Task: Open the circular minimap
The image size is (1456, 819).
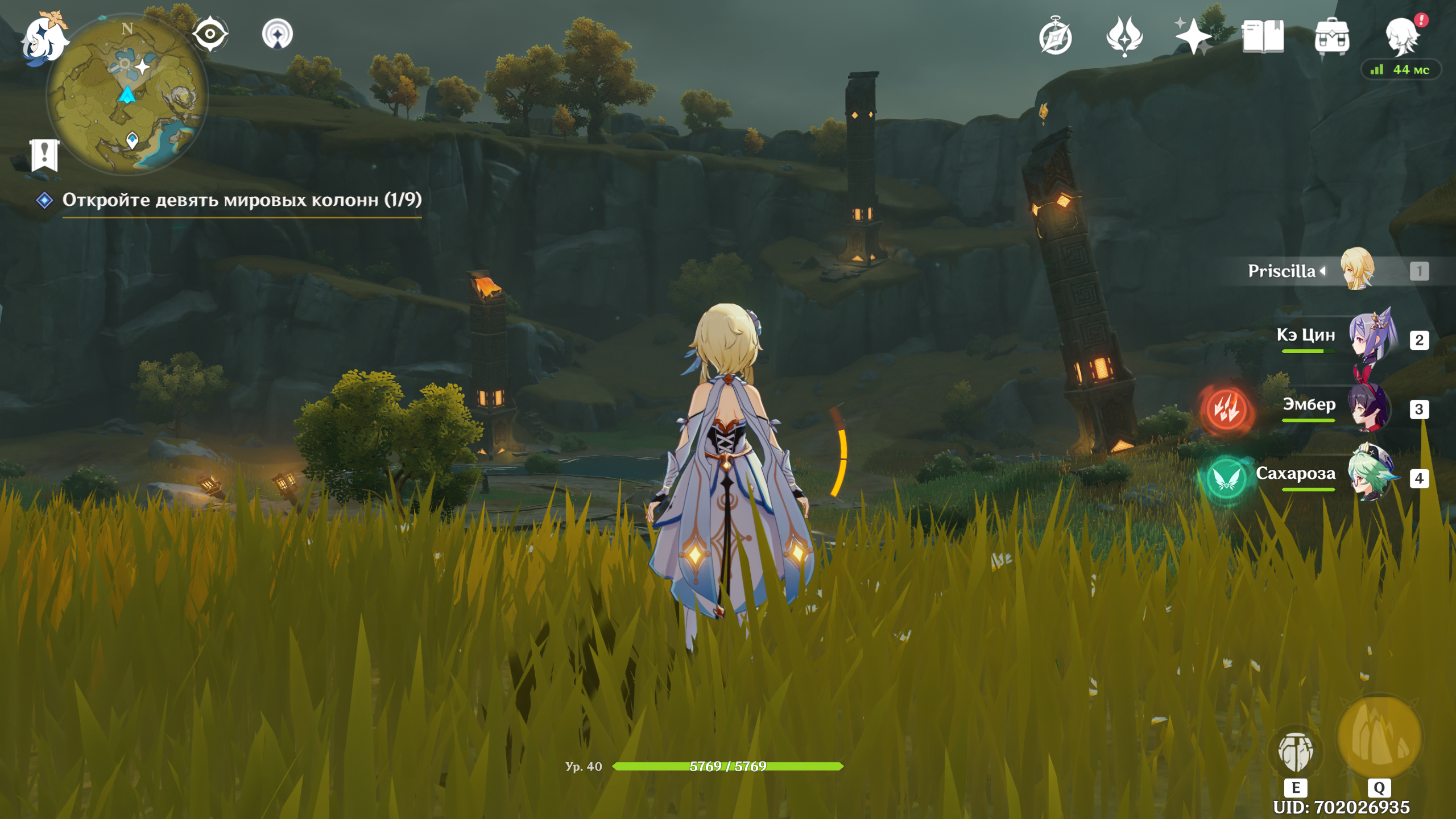Action: (x=127, y=94)
